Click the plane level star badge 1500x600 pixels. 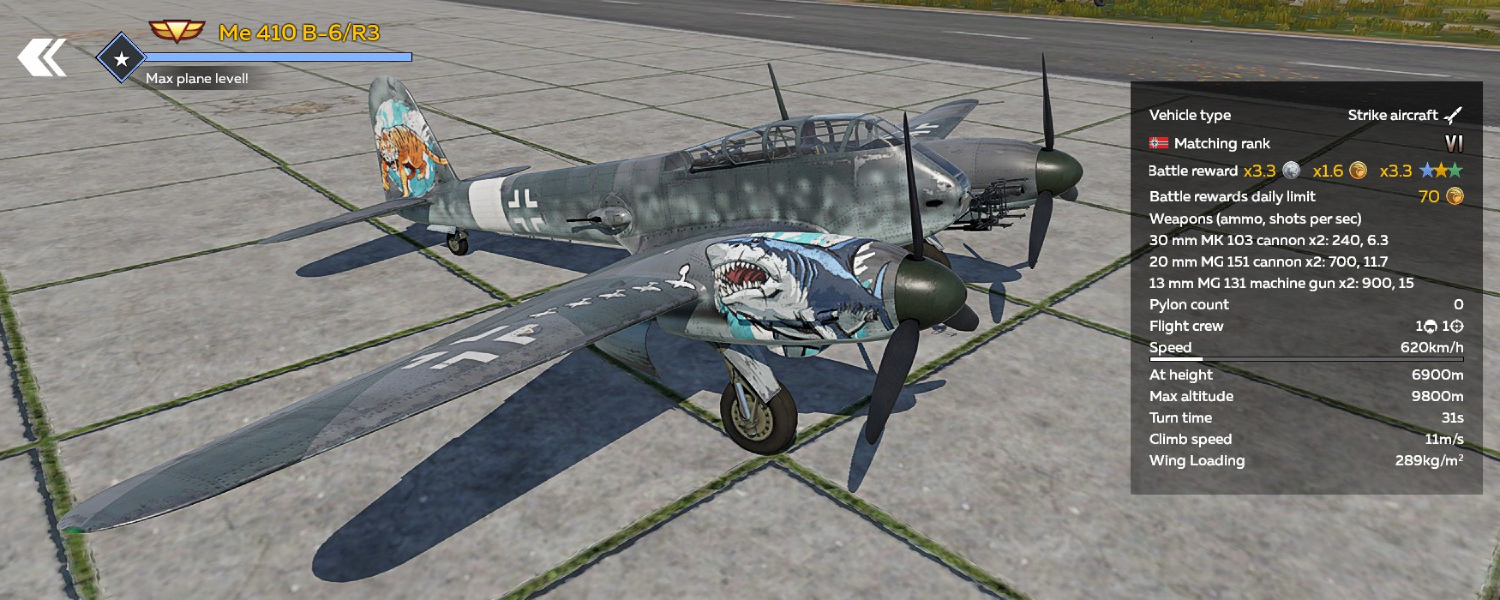121,59
